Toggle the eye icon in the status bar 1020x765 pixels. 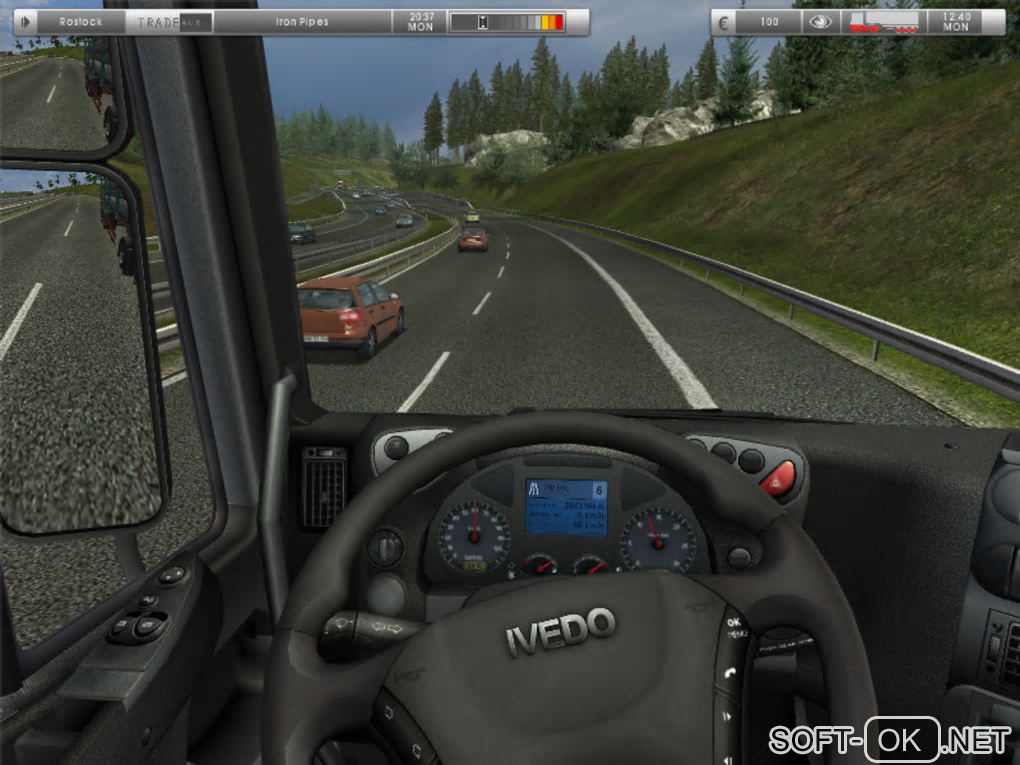[x=820, y=21]
